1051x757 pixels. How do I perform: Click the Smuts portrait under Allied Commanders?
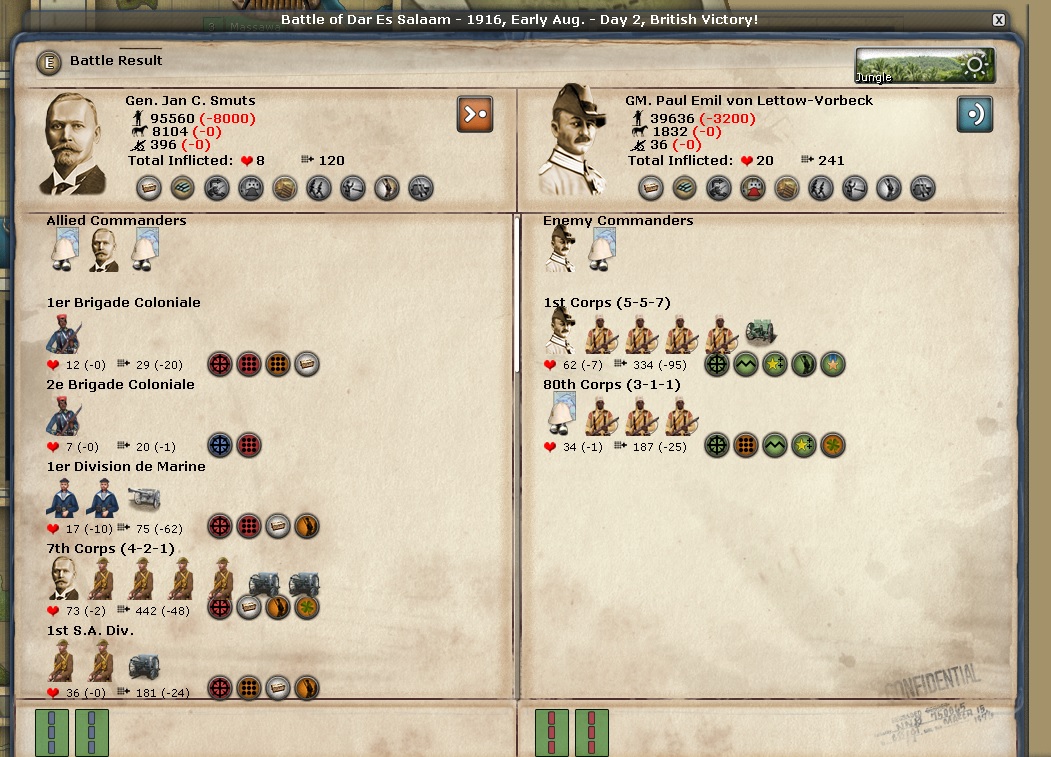[x=104, y=249]
